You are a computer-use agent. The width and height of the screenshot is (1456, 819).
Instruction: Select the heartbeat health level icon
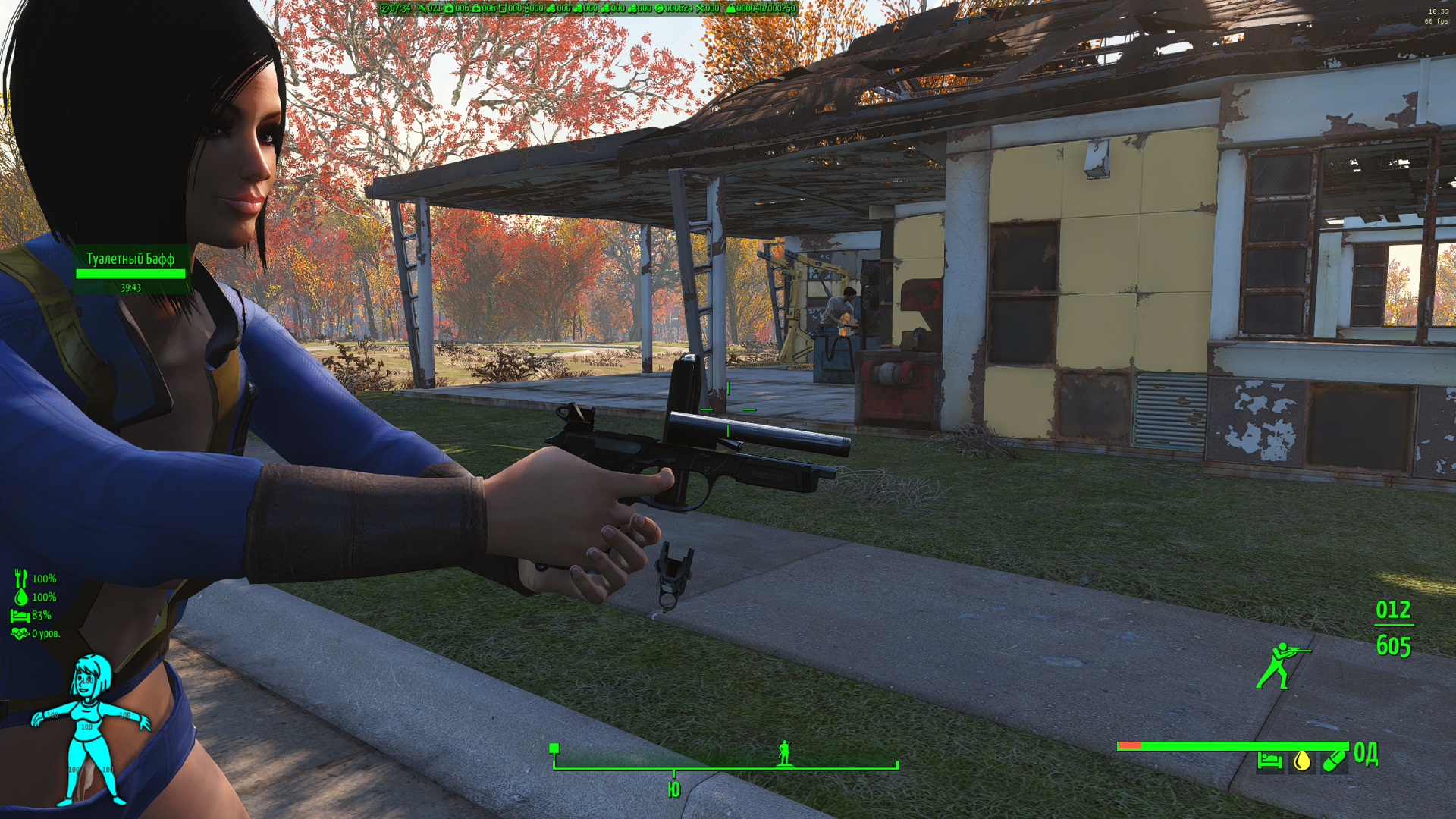[20, 633]
